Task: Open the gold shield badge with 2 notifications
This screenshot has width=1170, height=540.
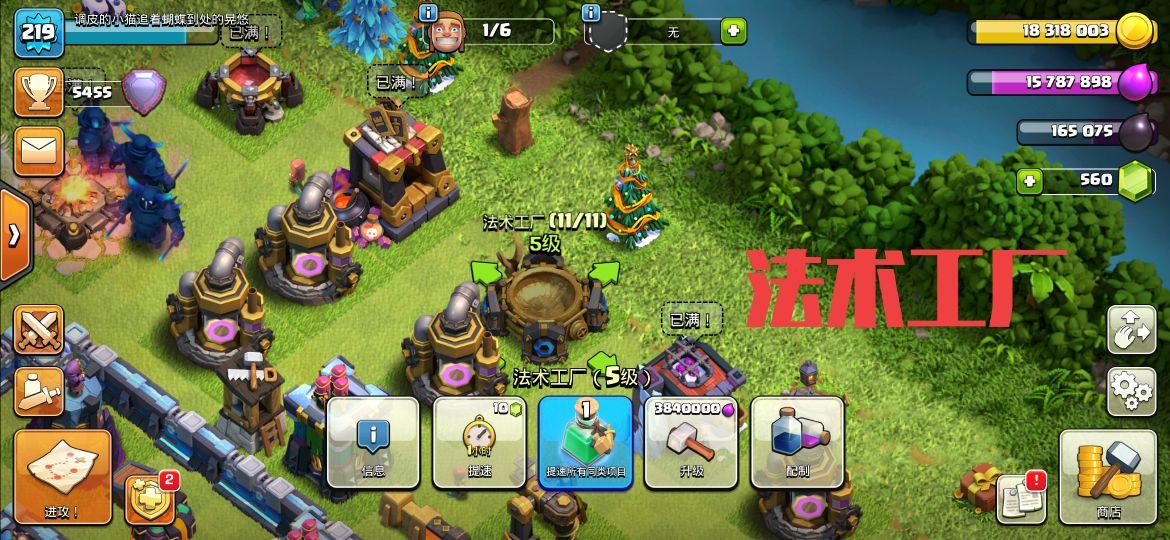Action: pyautogui.click(x=150, y=498)
